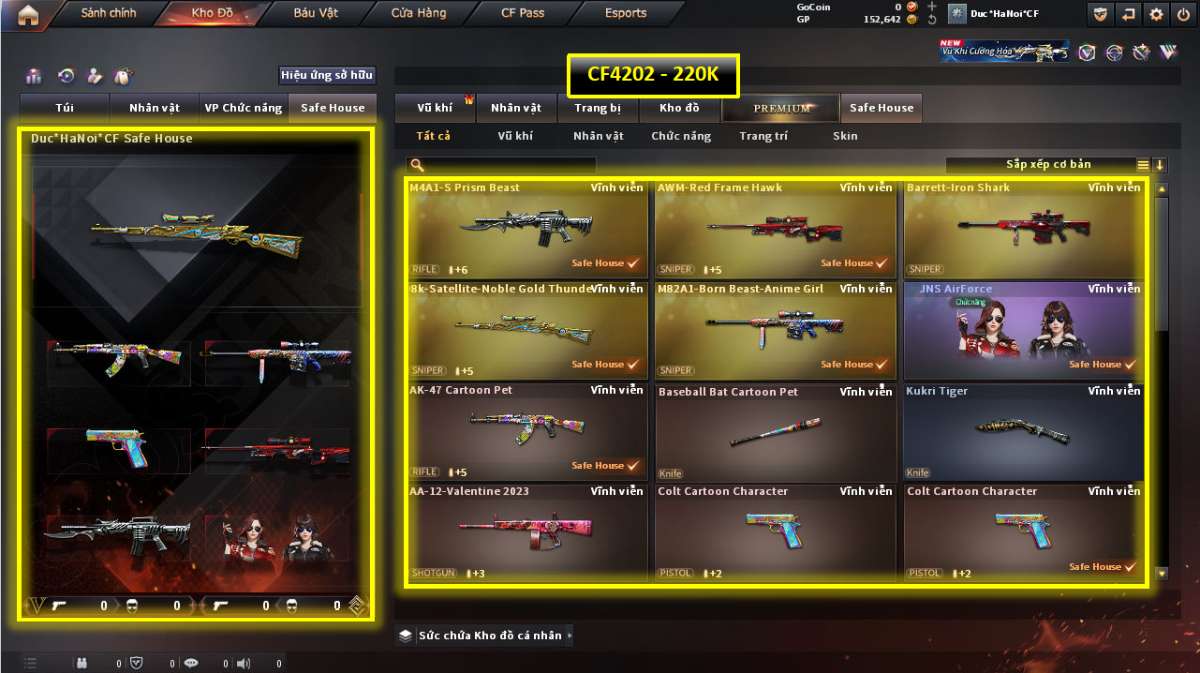The width and height of the screenshot is (1200, 673).
Task: Open the CF Pass menu
Action: 523,14
